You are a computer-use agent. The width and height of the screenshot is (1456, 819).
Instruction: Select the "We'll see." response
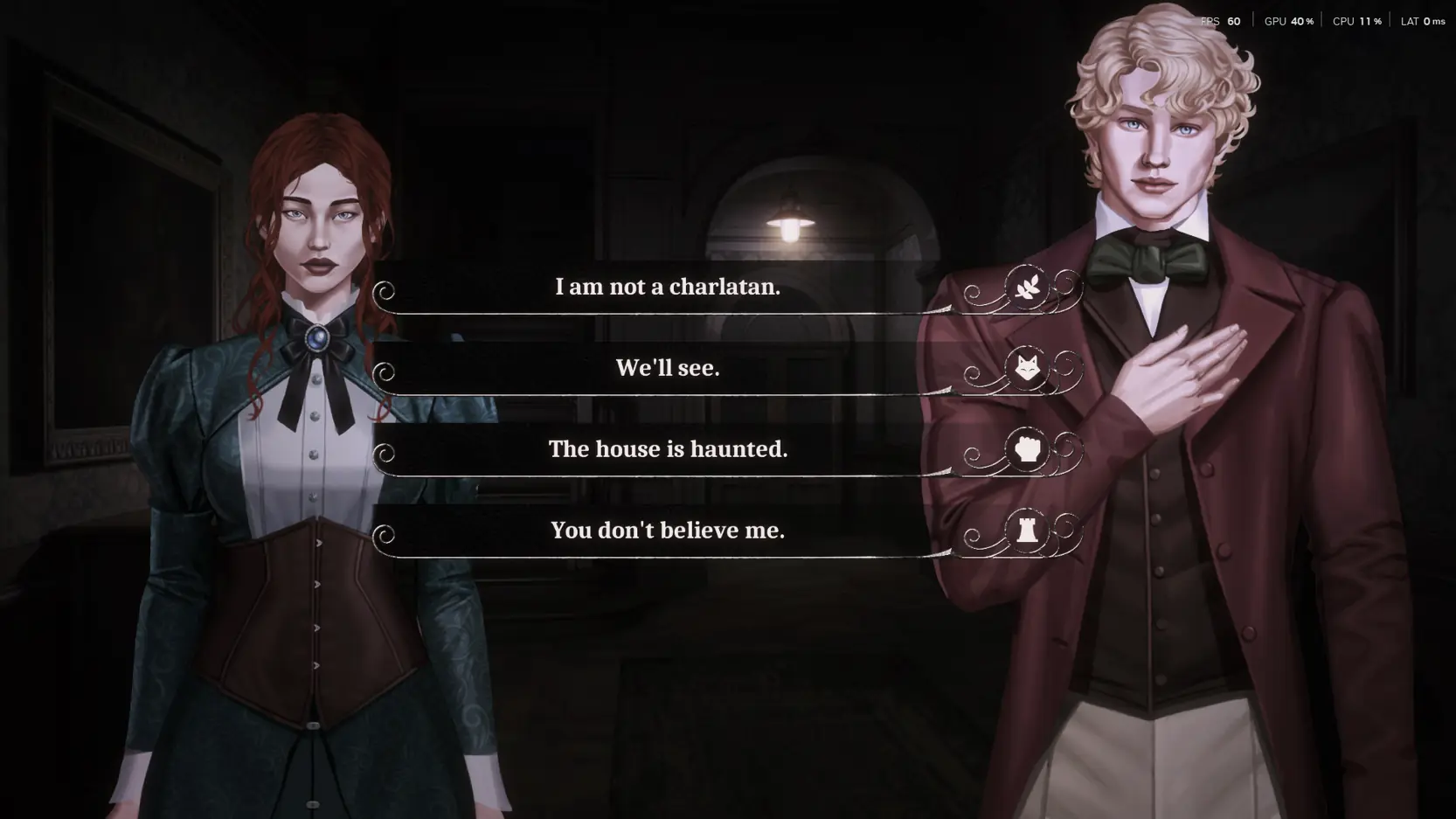click(x=668, y=368)
